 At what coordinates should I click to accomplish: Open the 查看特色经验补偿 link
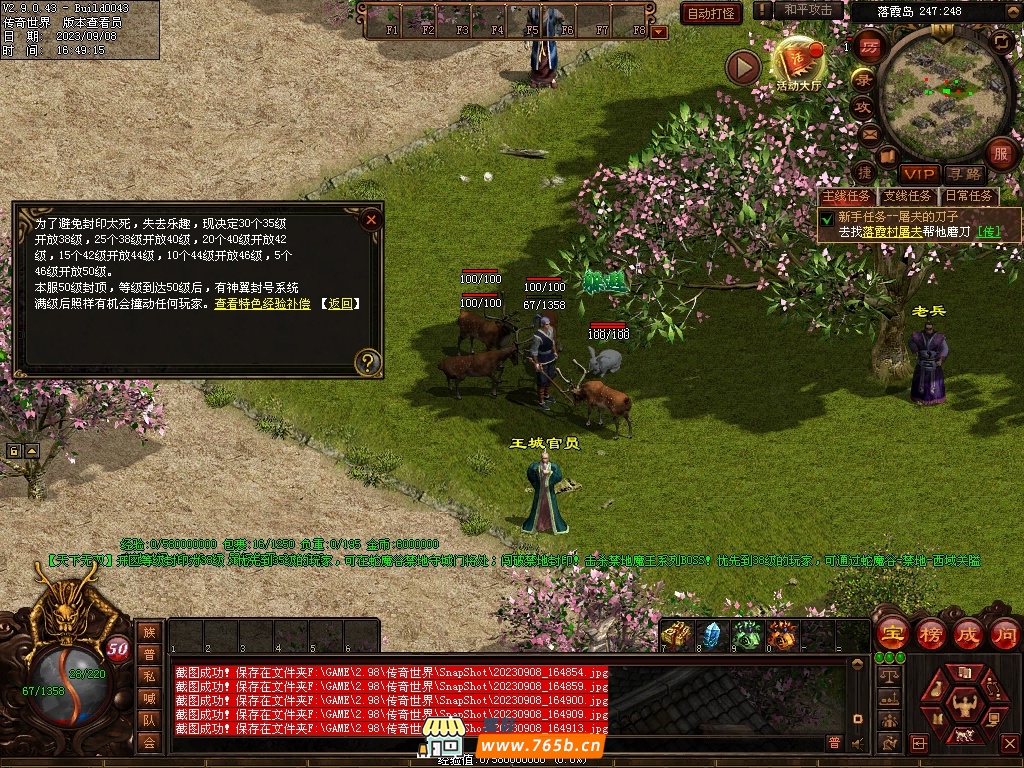[x=262, y=303]
